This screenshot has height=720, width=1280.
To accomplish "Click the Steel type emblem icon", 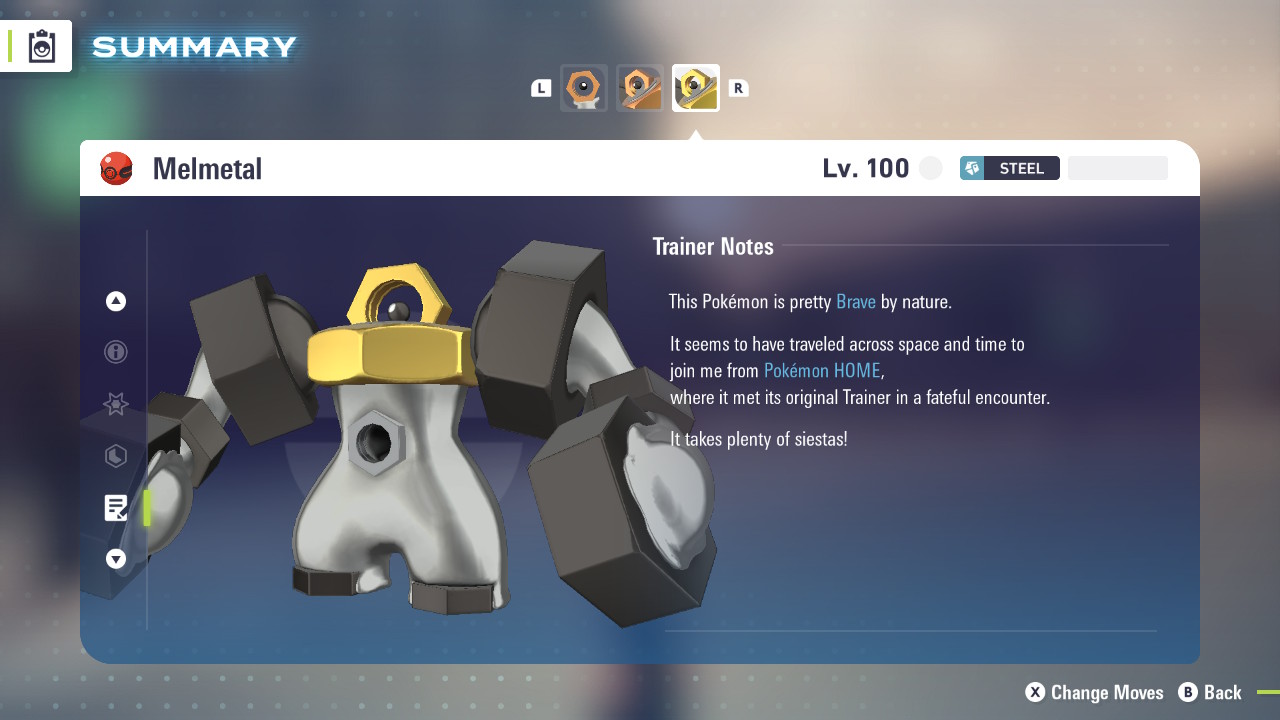I will 971,168.
